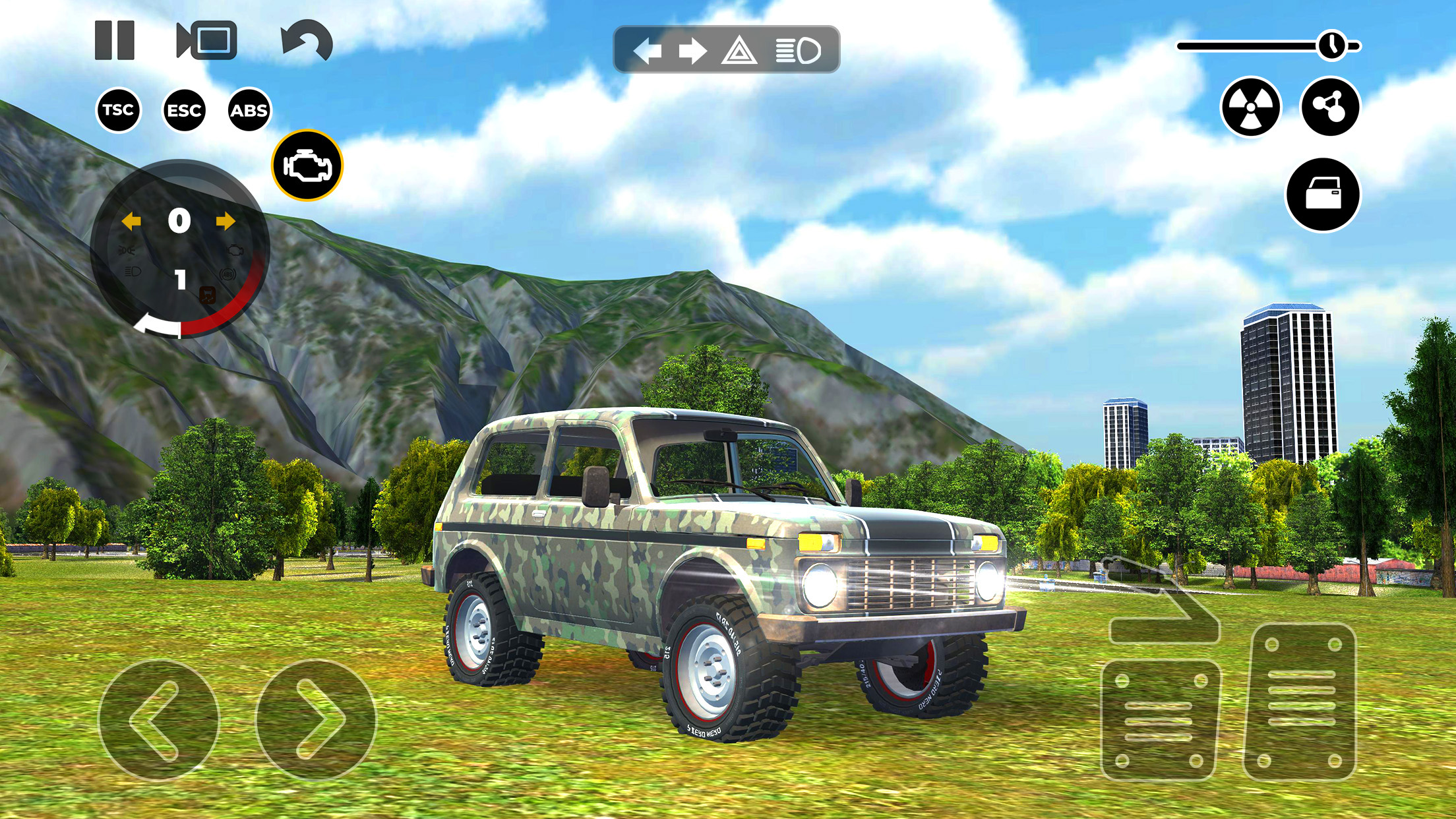This screenshot has width=1456, height=819.
Task: Pause the game
Action: (x=115, y=42)
